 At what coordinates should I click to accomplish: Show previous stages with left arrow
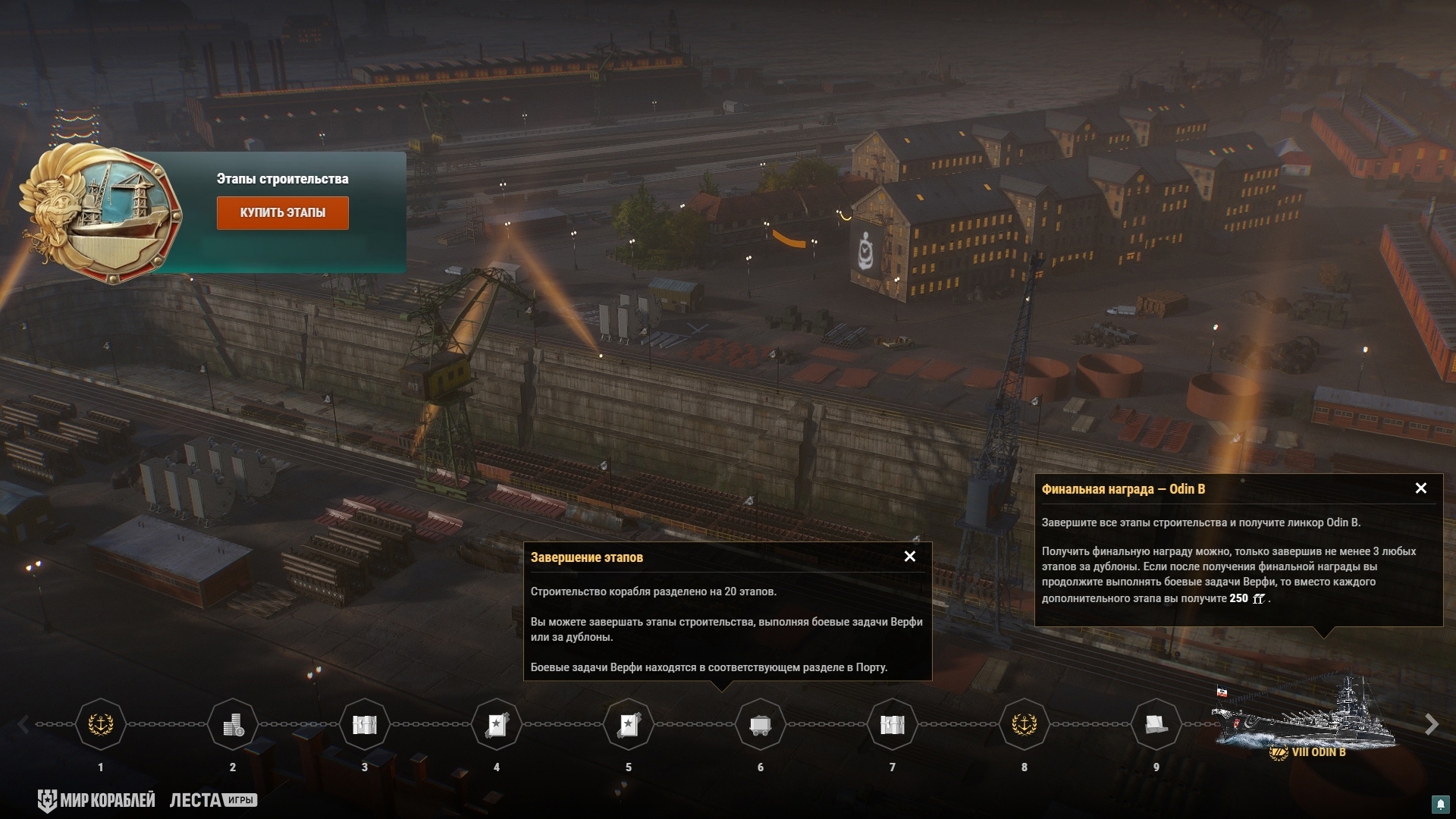[x=24, y=725]
